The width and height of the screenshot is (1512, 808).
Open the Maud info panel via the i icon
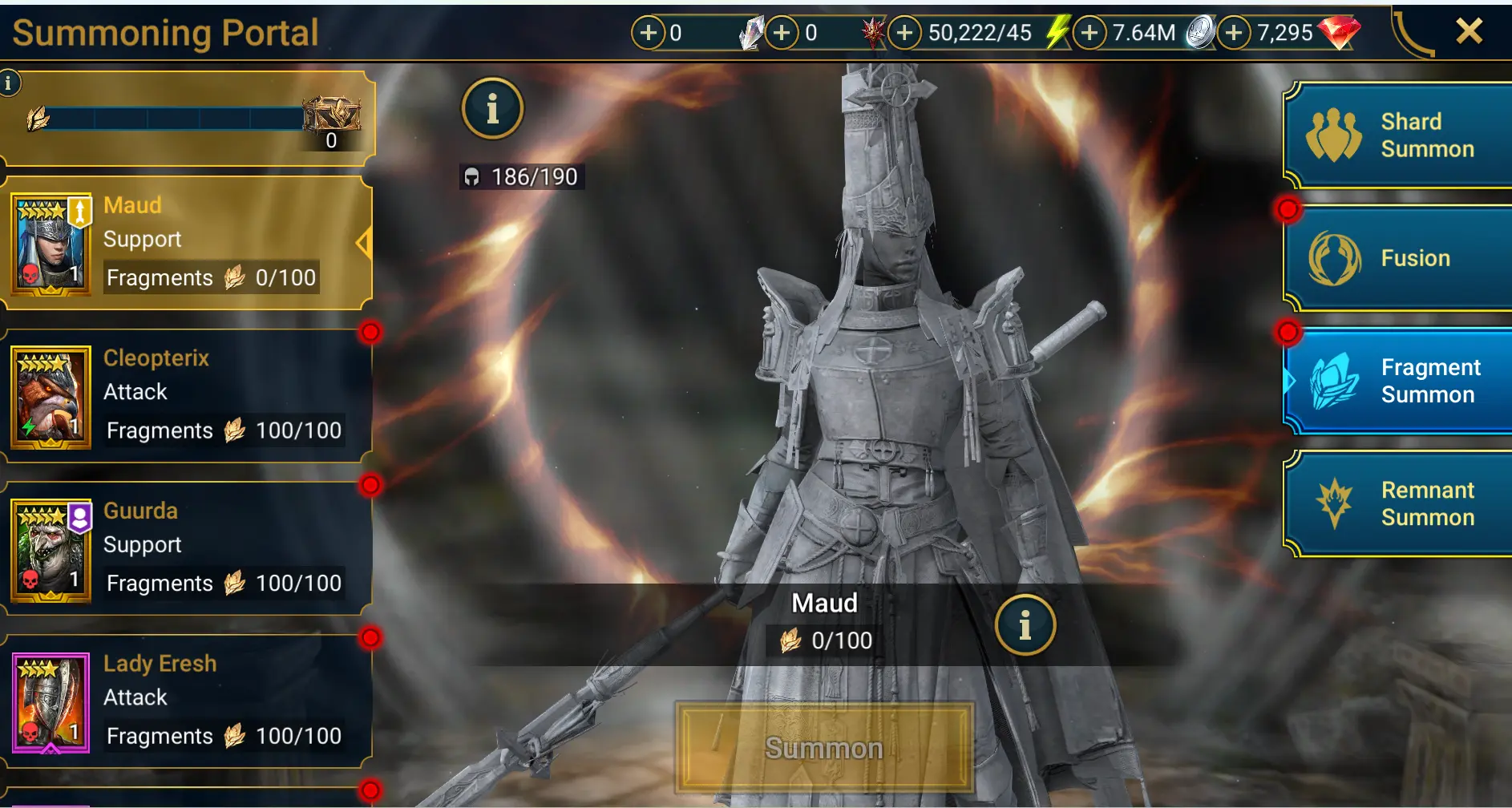(1025, 625)
